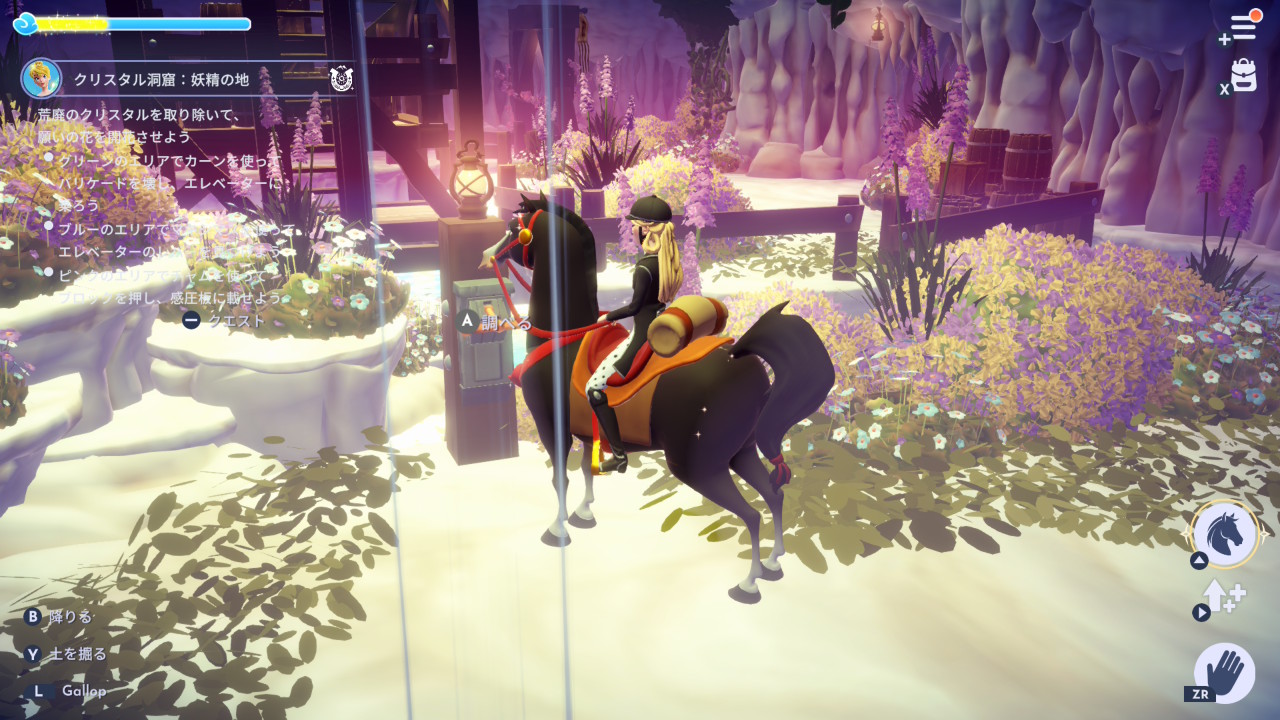This screenshot has width=1280, height=720.
Task: Open the Crystal Cave quest tracker header
Action: click(x=190, y=79)
